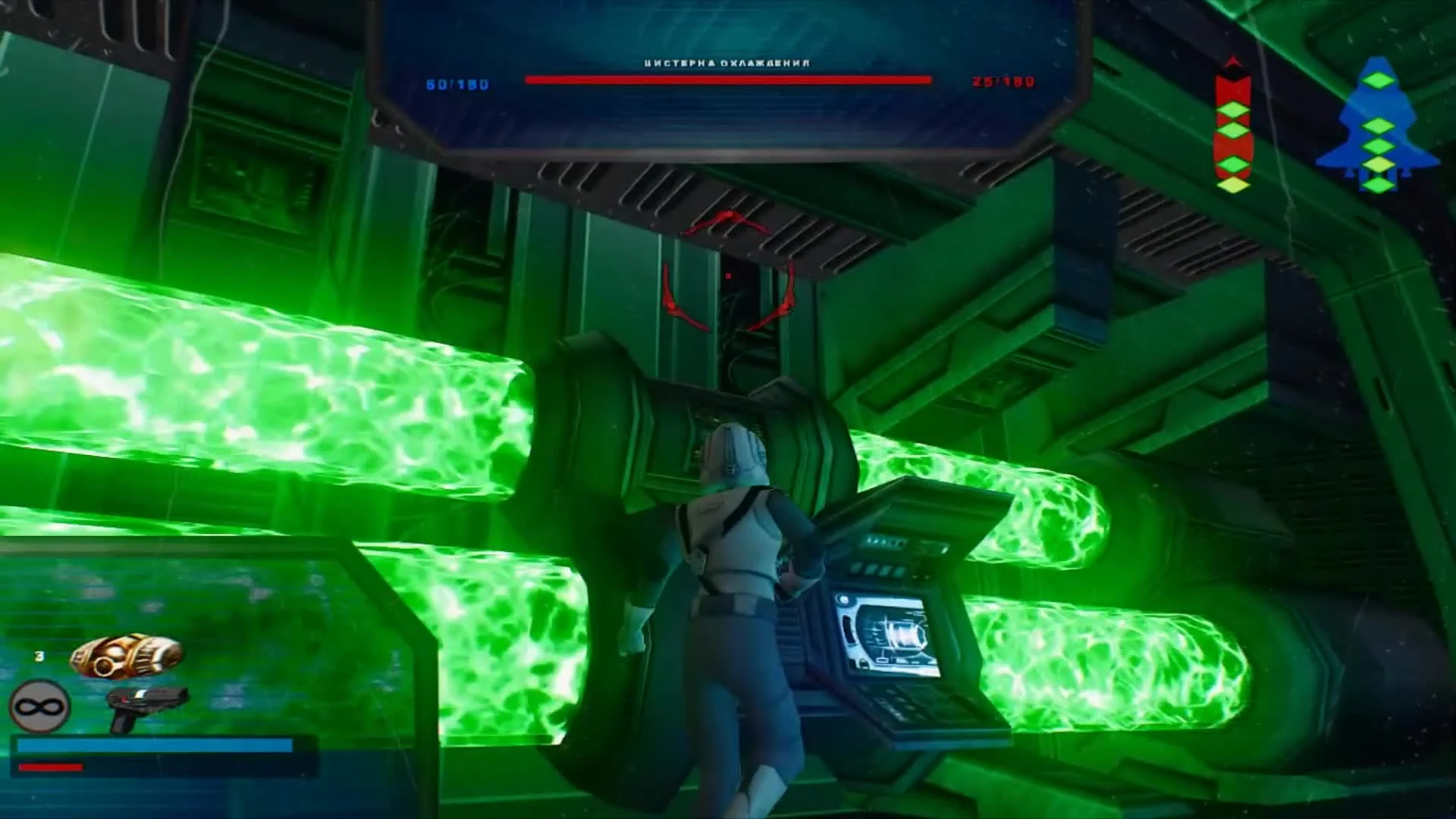
Task: Click the grenade count number 3
Action: tap(39, 655)
